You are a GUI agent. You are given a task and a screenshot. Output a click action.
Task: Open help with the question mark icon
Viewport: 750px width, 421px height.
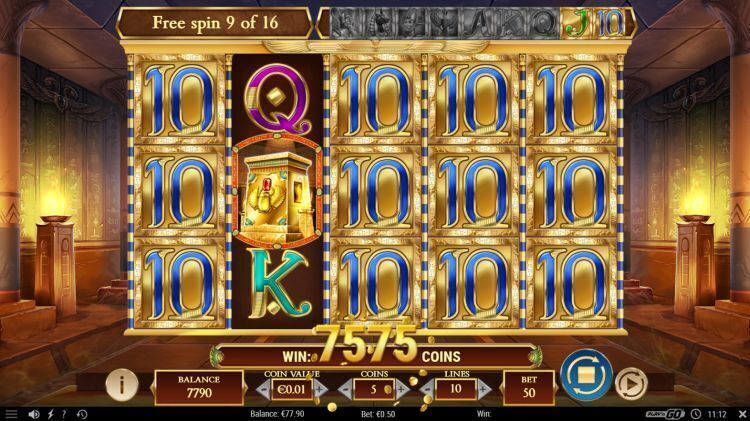[x=64, y=413]
